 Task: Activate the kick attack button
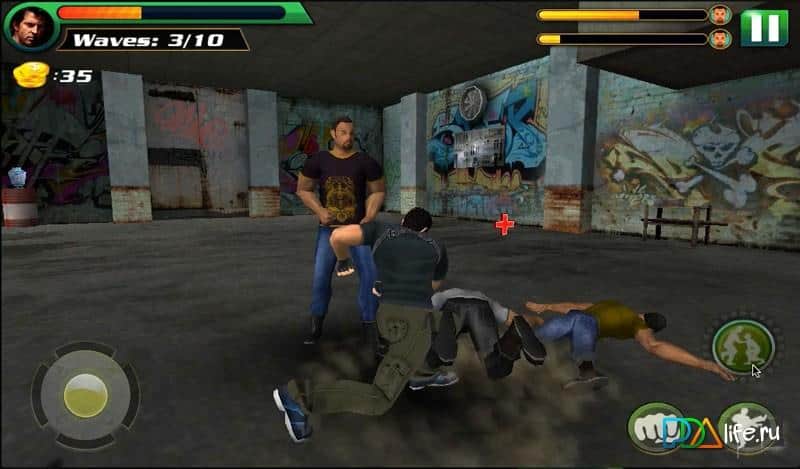(x=747, y=427)
